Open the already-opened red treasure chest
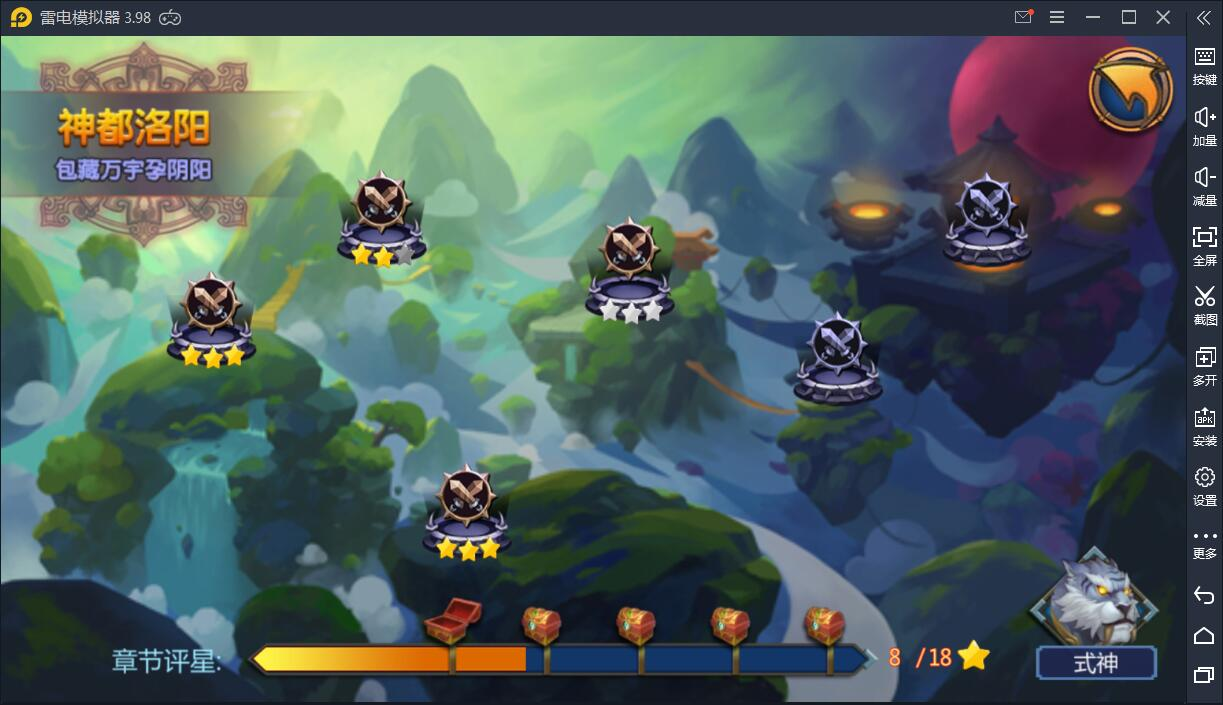This screenshot has height=705, width=1223. [449, 620]
